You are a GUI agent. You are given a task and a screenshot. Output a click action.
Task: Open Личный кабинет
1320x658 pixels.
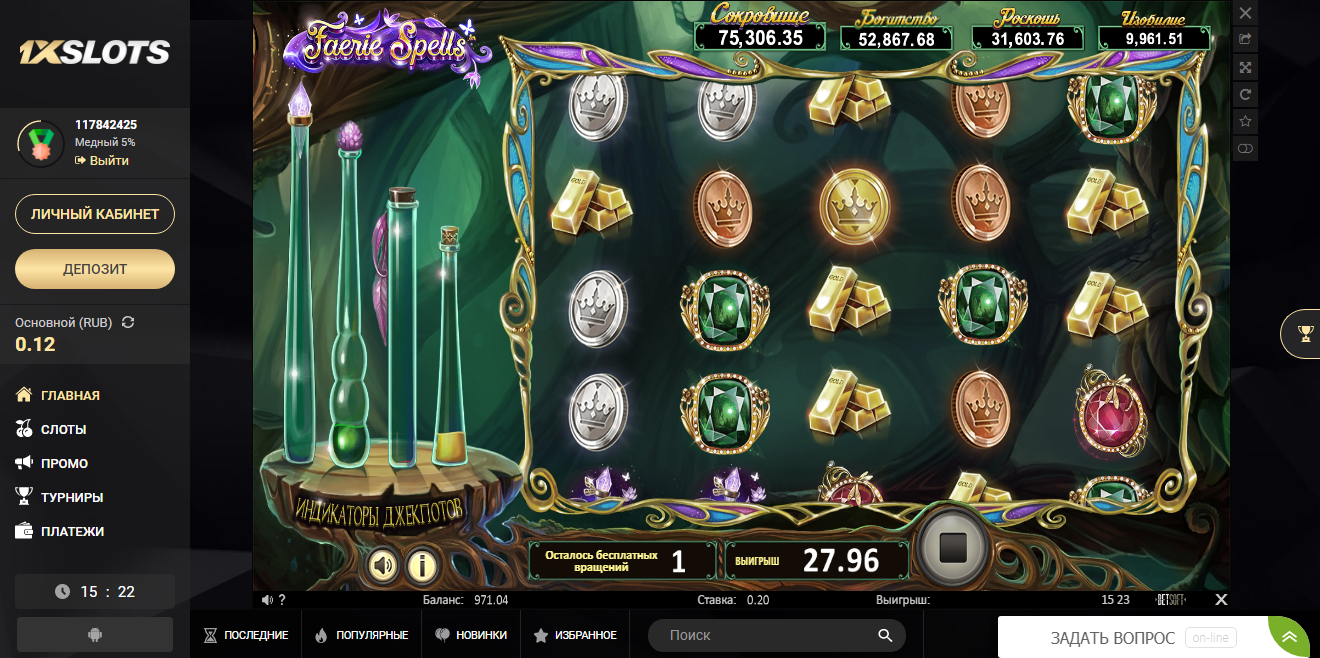(x=95, y=214)
